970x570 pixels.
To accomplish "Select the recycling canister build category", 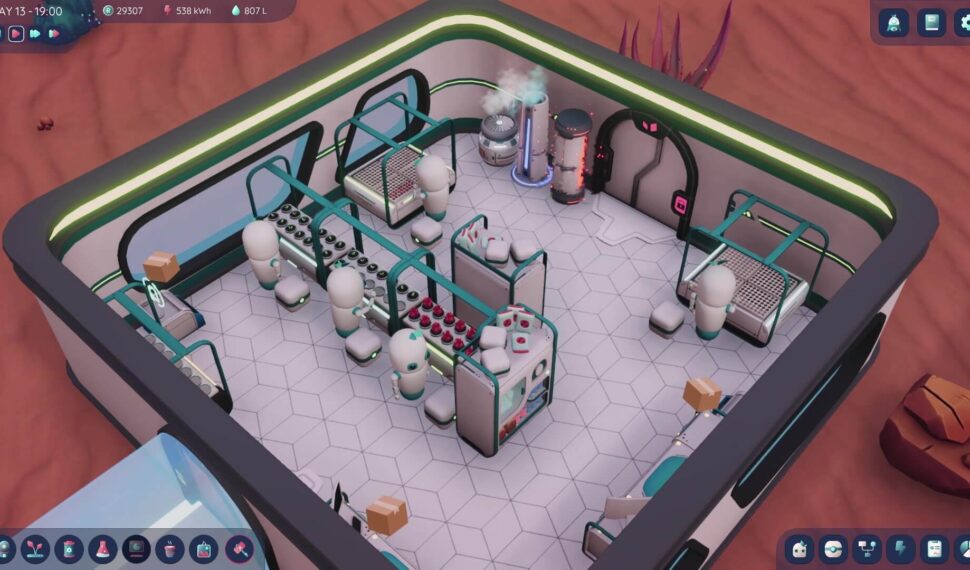I will coord(69,549).
